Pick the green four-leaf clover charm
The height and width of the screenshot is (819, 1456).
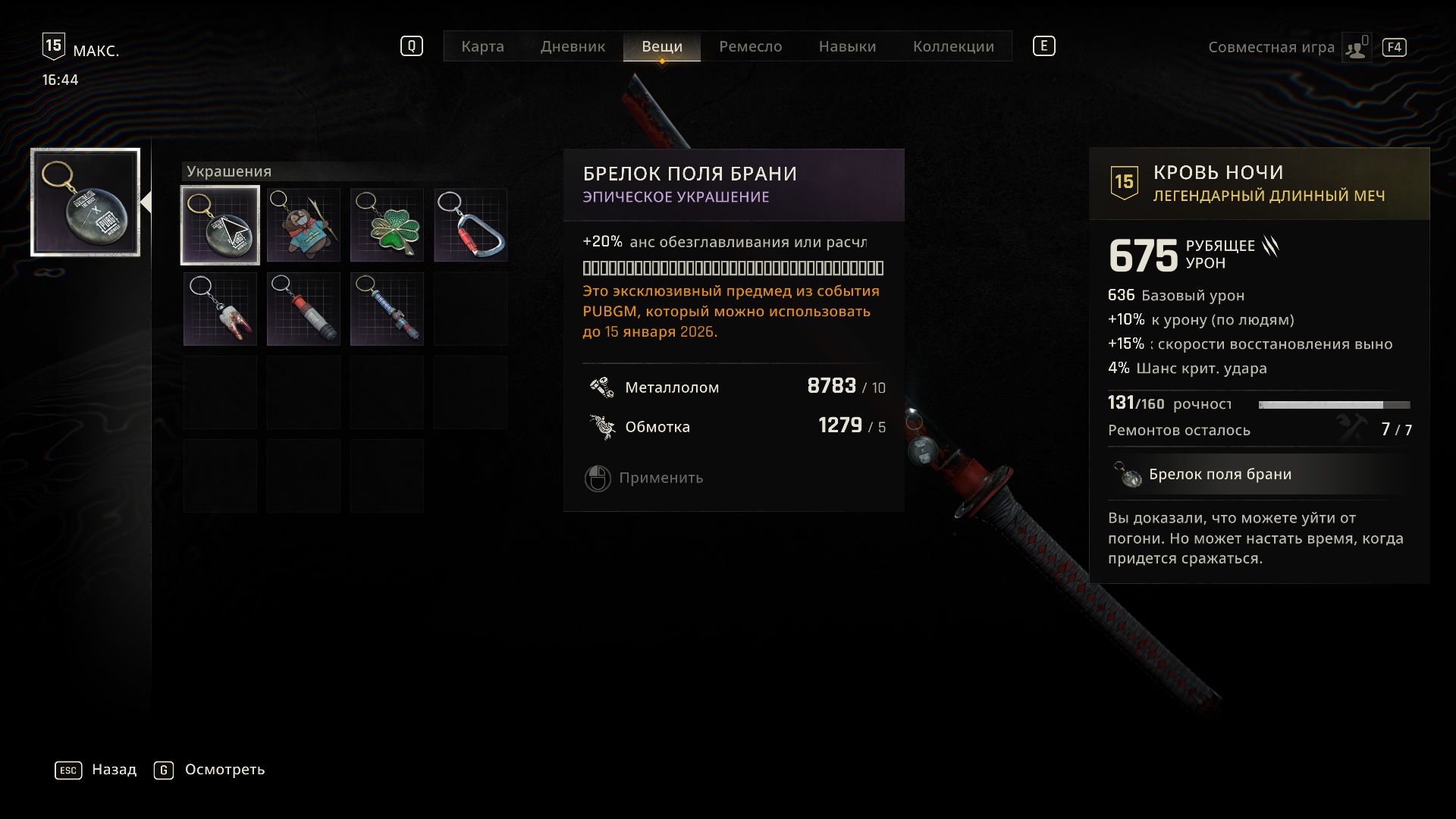pyautogui.click(x=387, y=225)
